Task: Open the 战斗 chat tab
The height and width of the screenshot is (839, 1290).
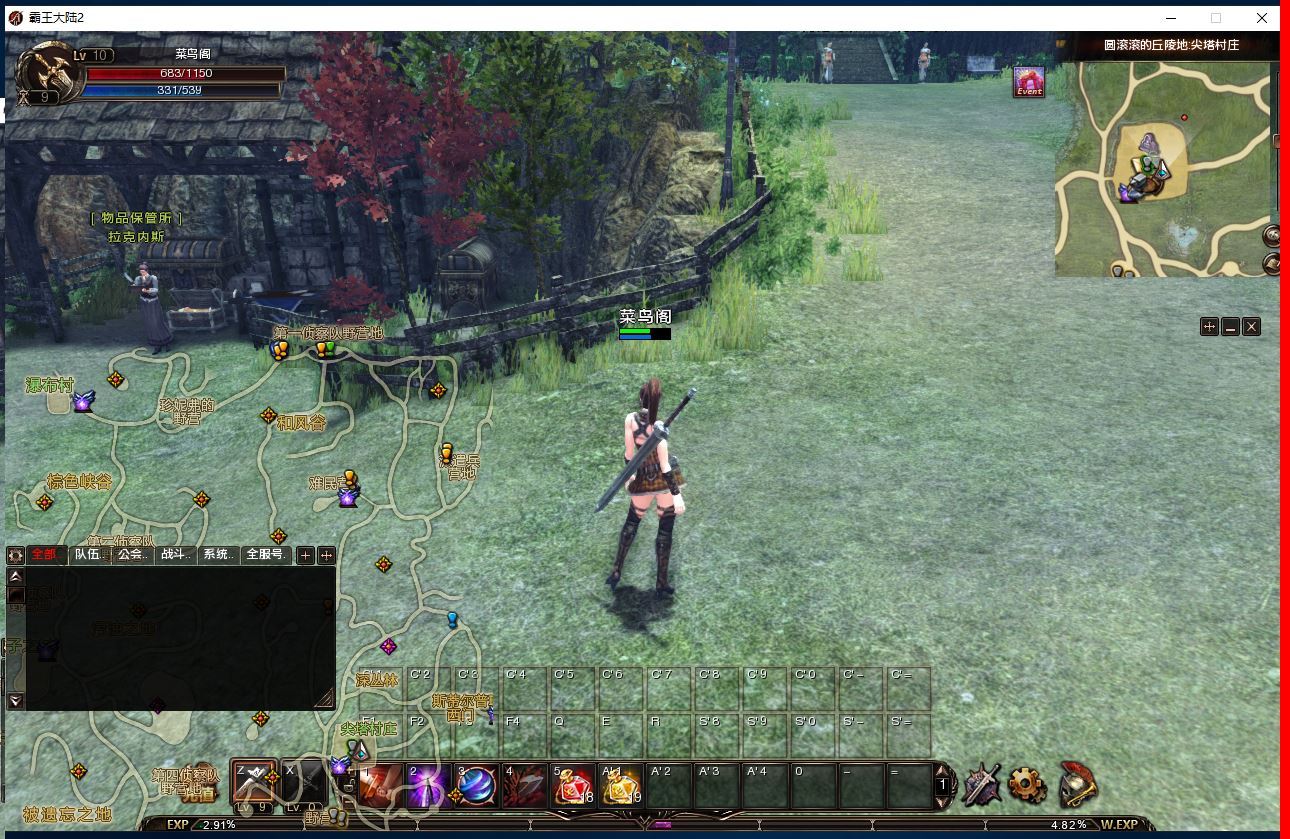Action: click(177, 555)
